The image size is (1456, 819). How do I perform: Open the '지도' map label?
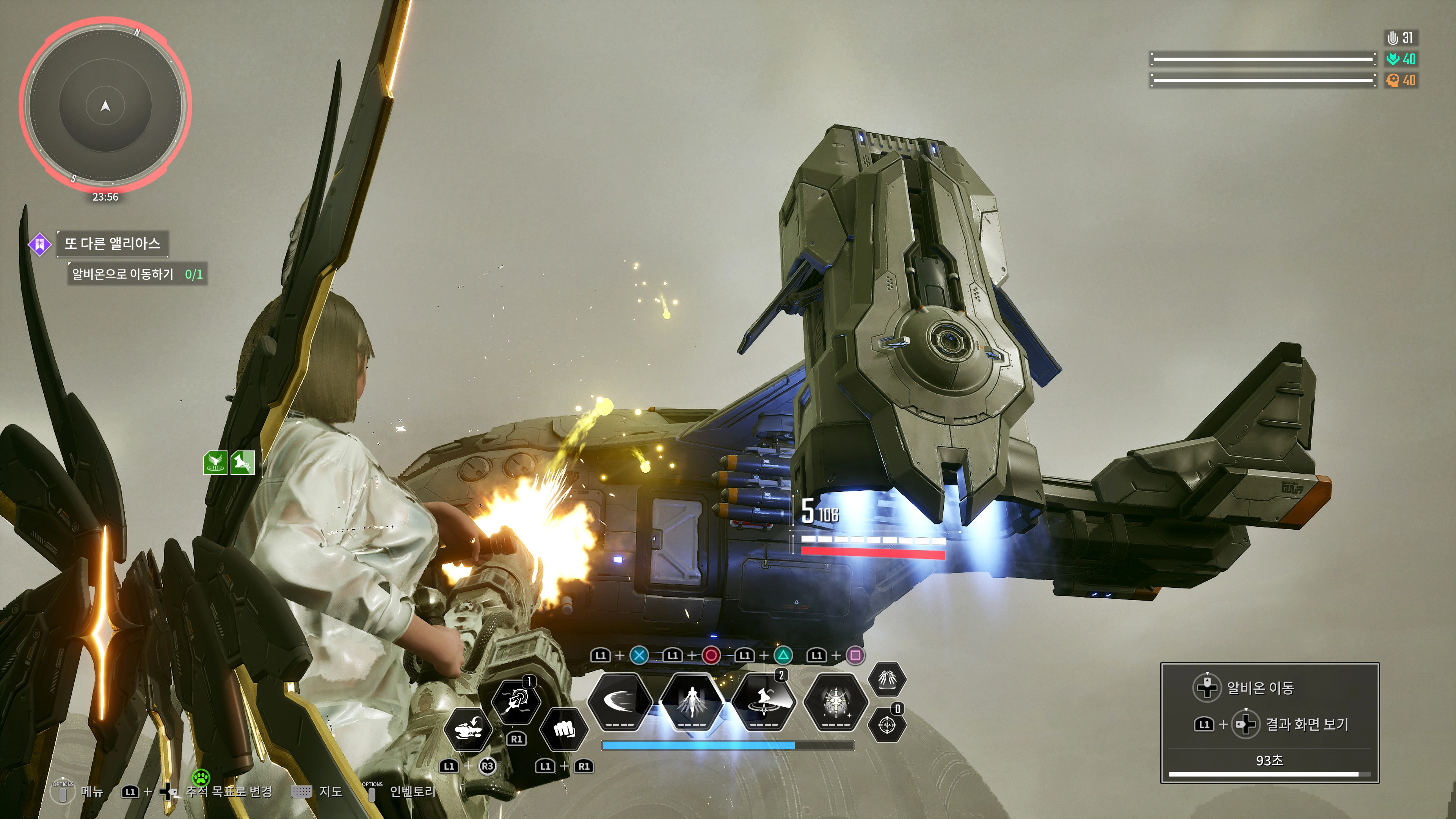pyautogui.click(x=331, y=791)
